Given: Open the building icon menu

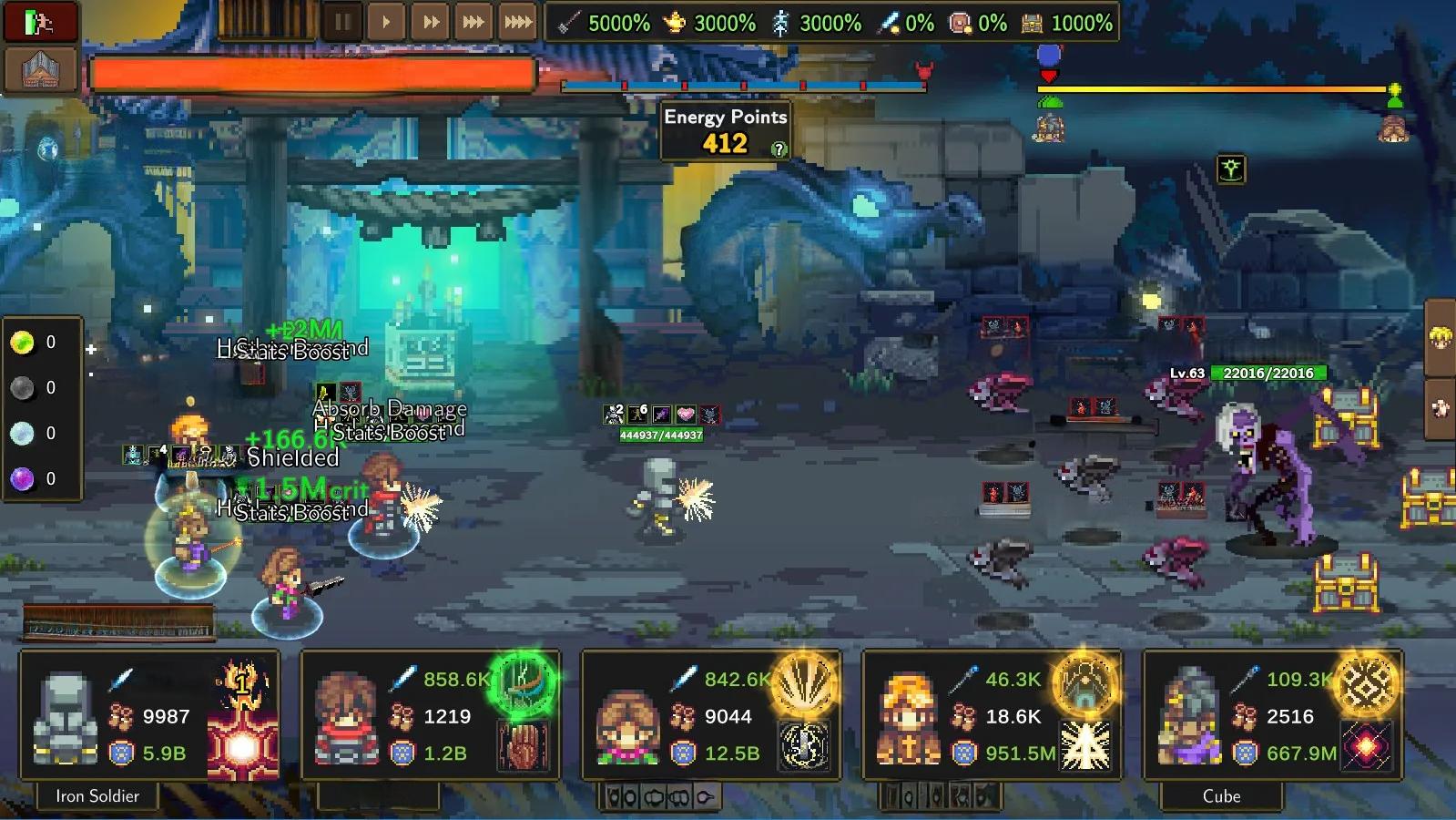Looking at the screenshot, I should [39, 68].
